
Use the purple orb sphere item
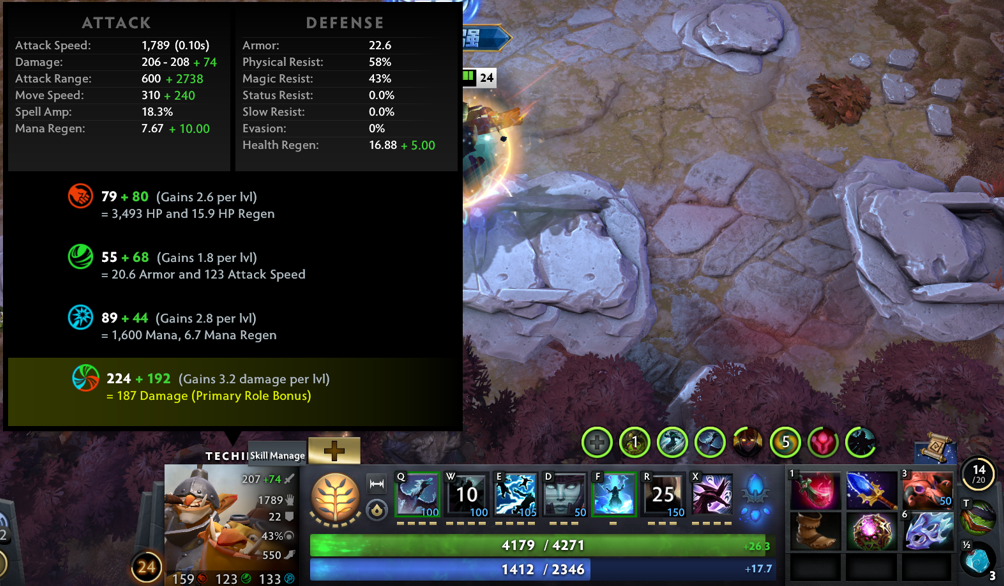pos(872,531)
